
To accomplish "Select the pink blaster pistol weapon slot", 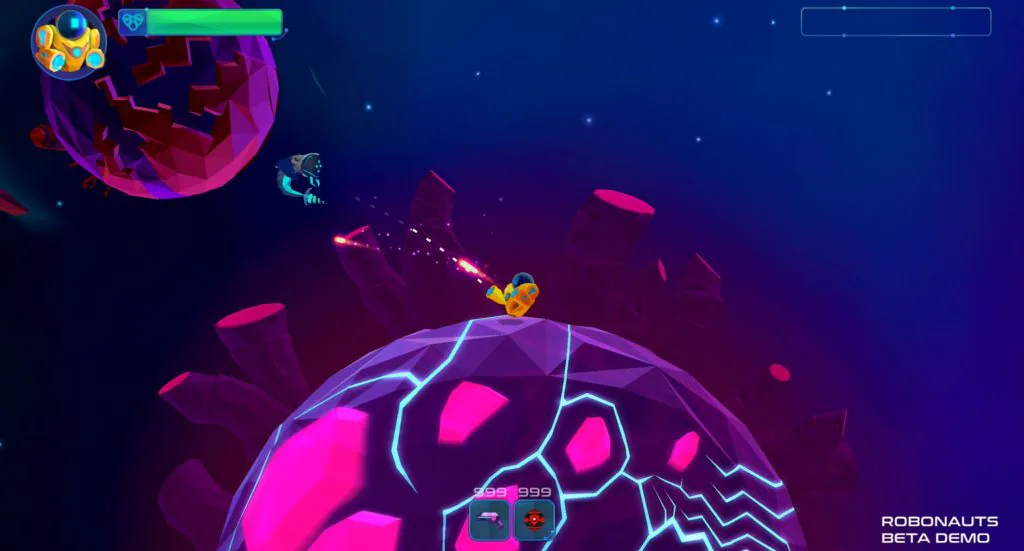I will (490, 520).
